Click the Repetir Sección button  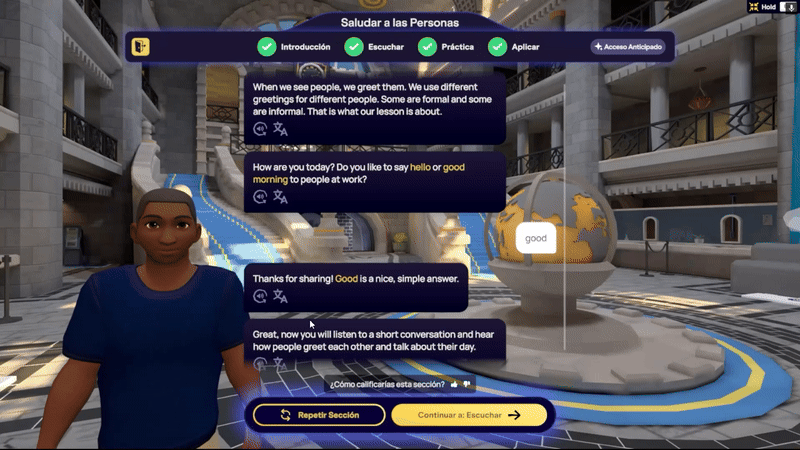[319, 415]
